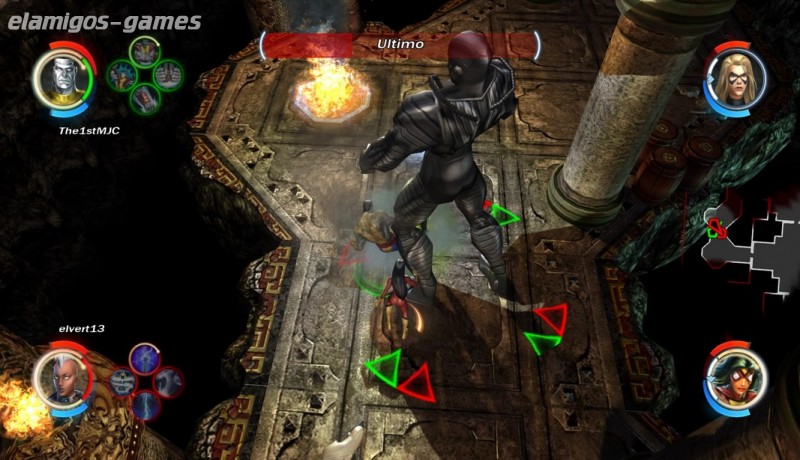
Task: Select the Colossus character portrait
Action: click(57, 78)
